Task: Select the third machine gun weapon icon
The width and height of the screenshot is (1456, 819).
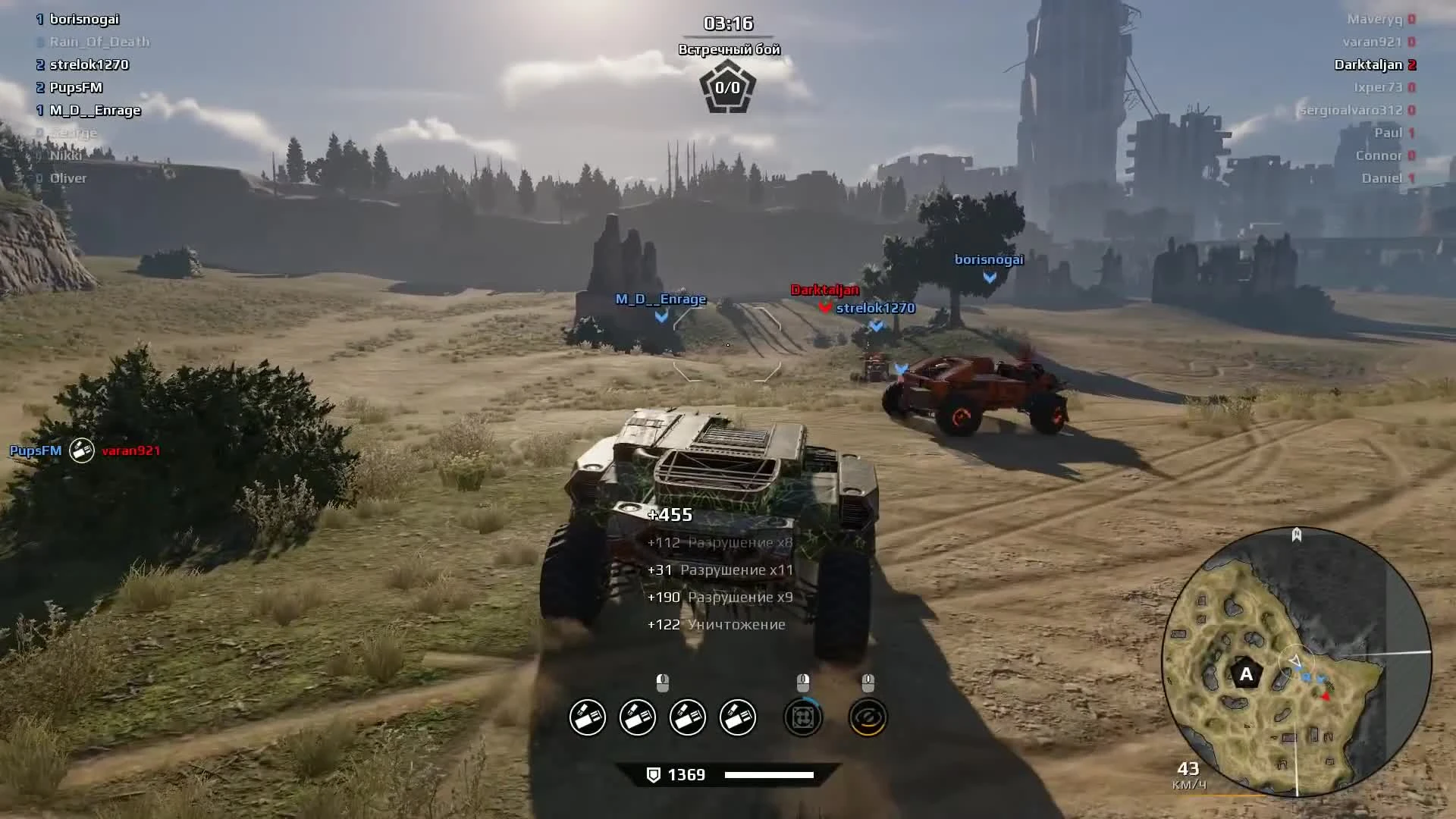Action: tap(686, 717)
